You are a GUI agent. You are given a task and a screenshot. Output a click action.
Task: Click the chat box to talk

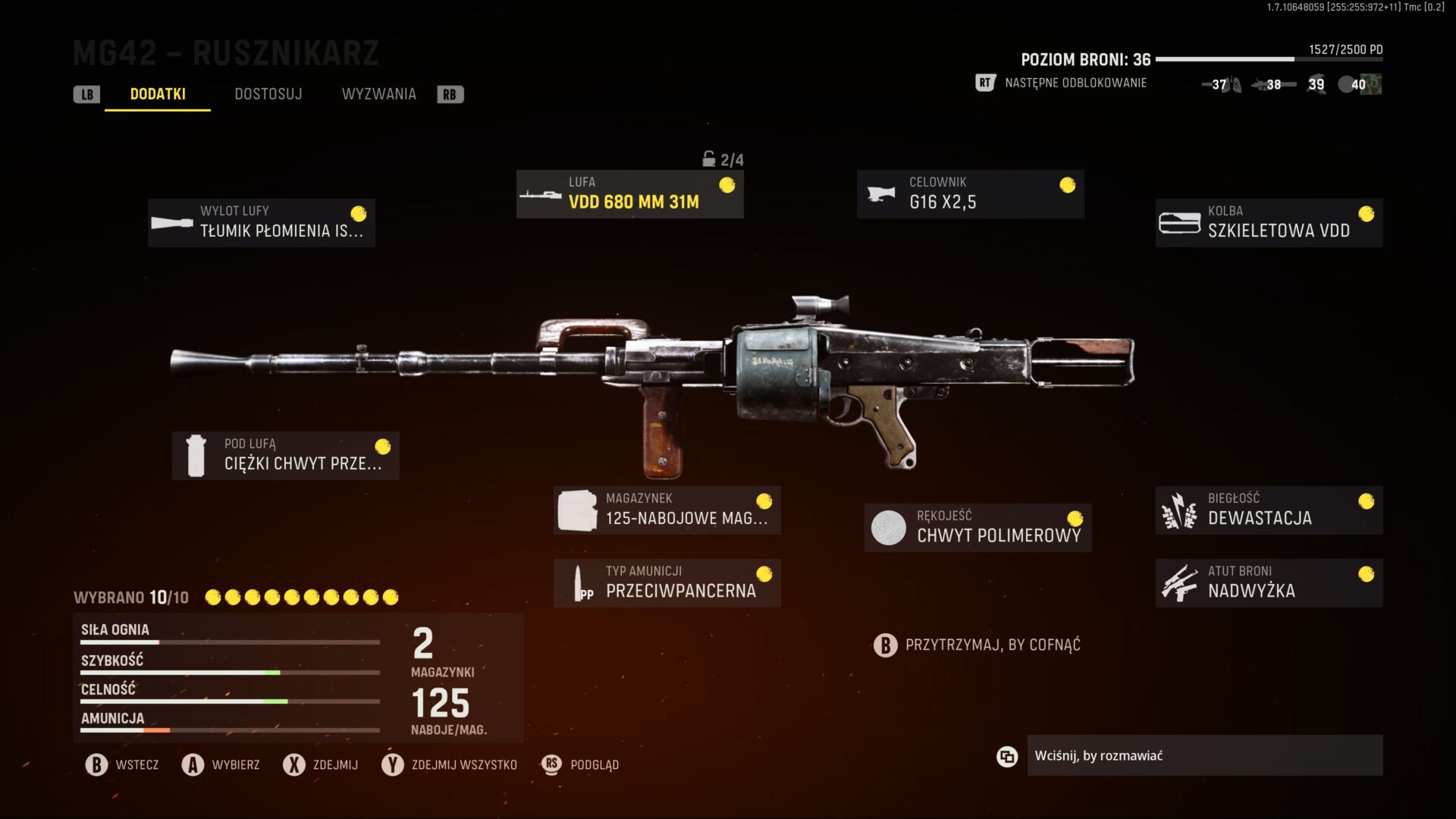click(1204, 755)
